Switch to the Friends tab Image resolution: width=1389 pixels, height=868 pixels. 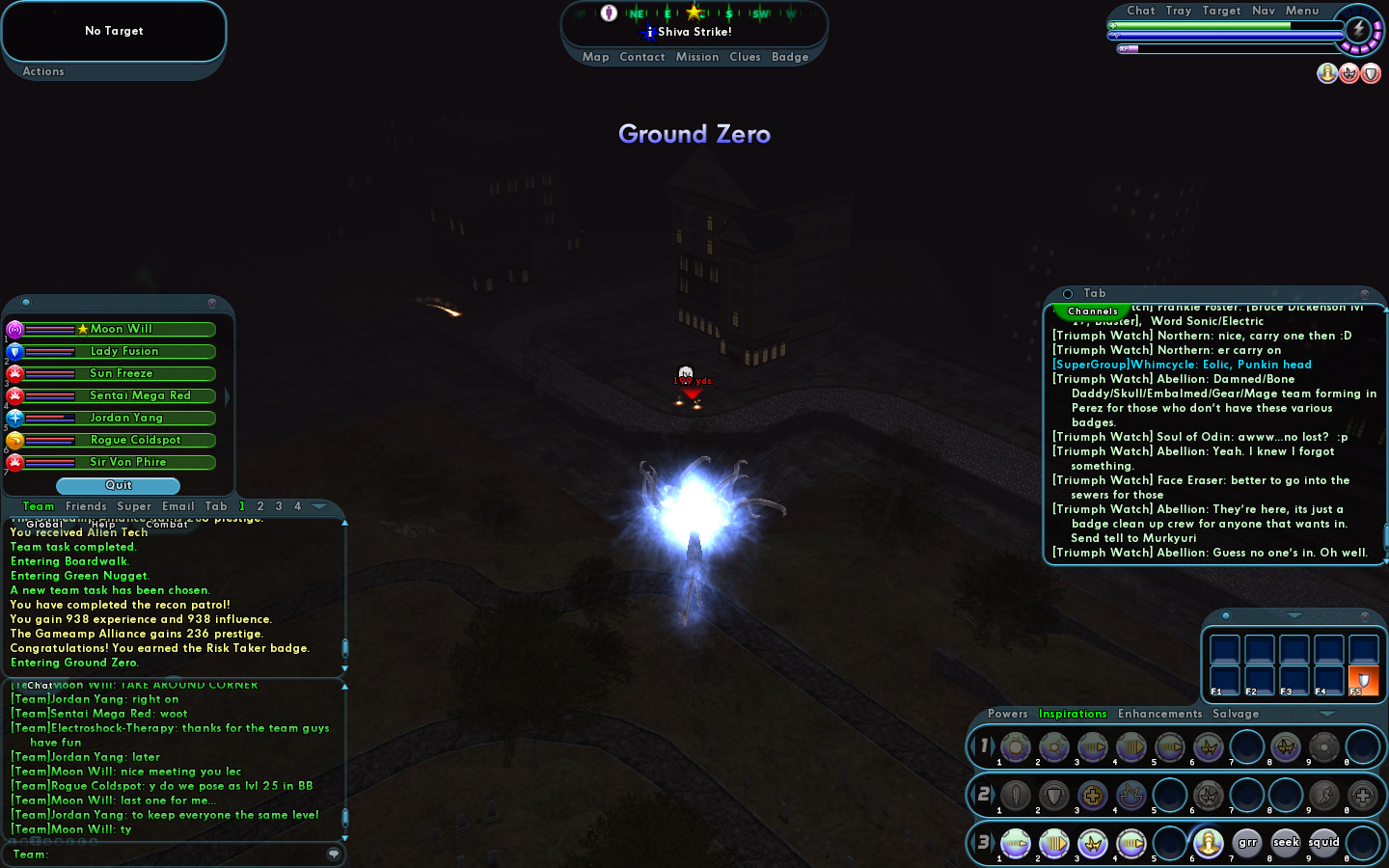click(86, 506)
